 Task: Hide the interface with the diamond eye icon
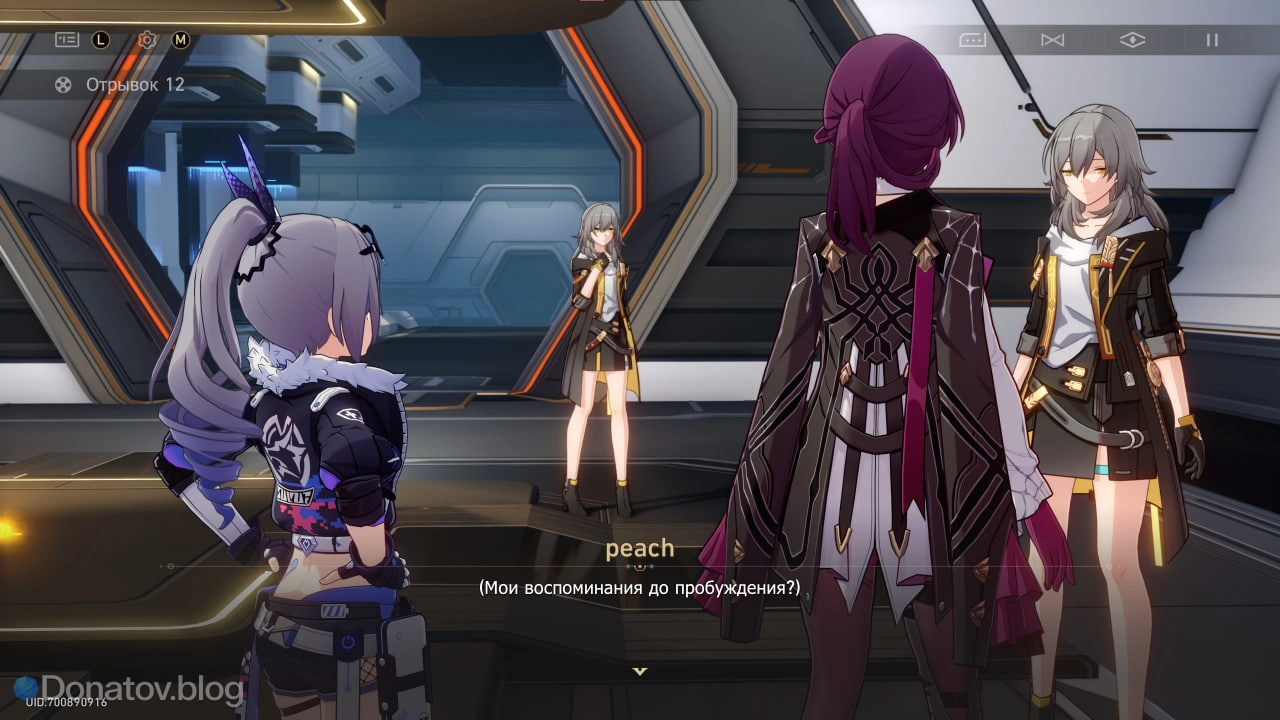[1132, 40]
